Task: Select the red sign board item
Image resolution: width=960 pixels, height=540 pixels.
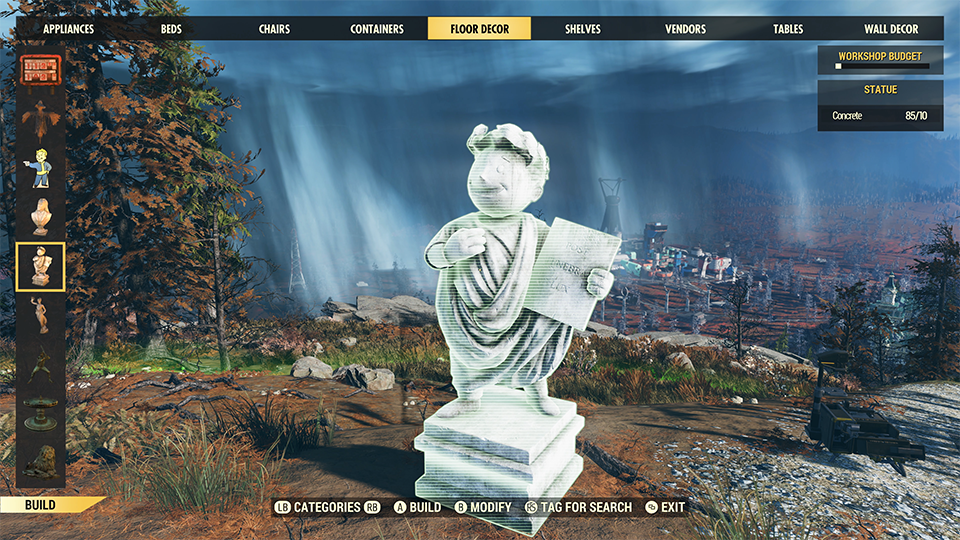Action: (x=41, y=71)
